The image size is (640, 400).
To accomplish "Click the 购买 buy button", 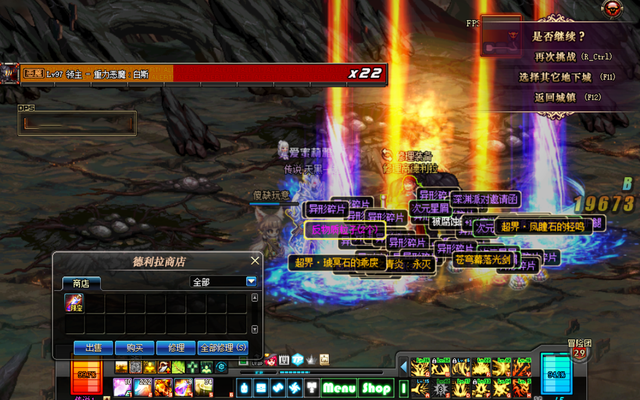I will click(135, 347).
